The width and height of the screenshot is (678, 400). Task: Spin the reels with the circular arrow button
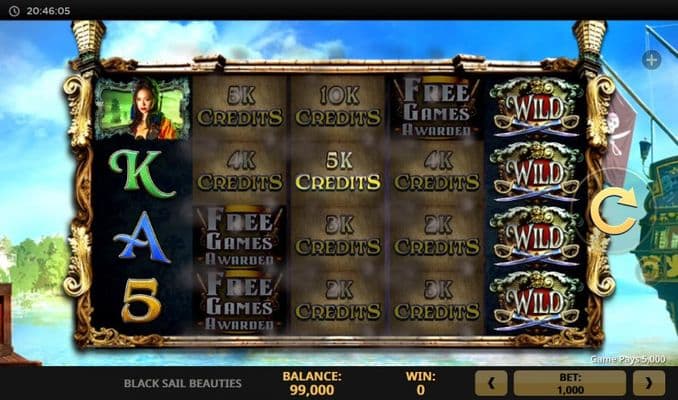click(x=613, y=211)
